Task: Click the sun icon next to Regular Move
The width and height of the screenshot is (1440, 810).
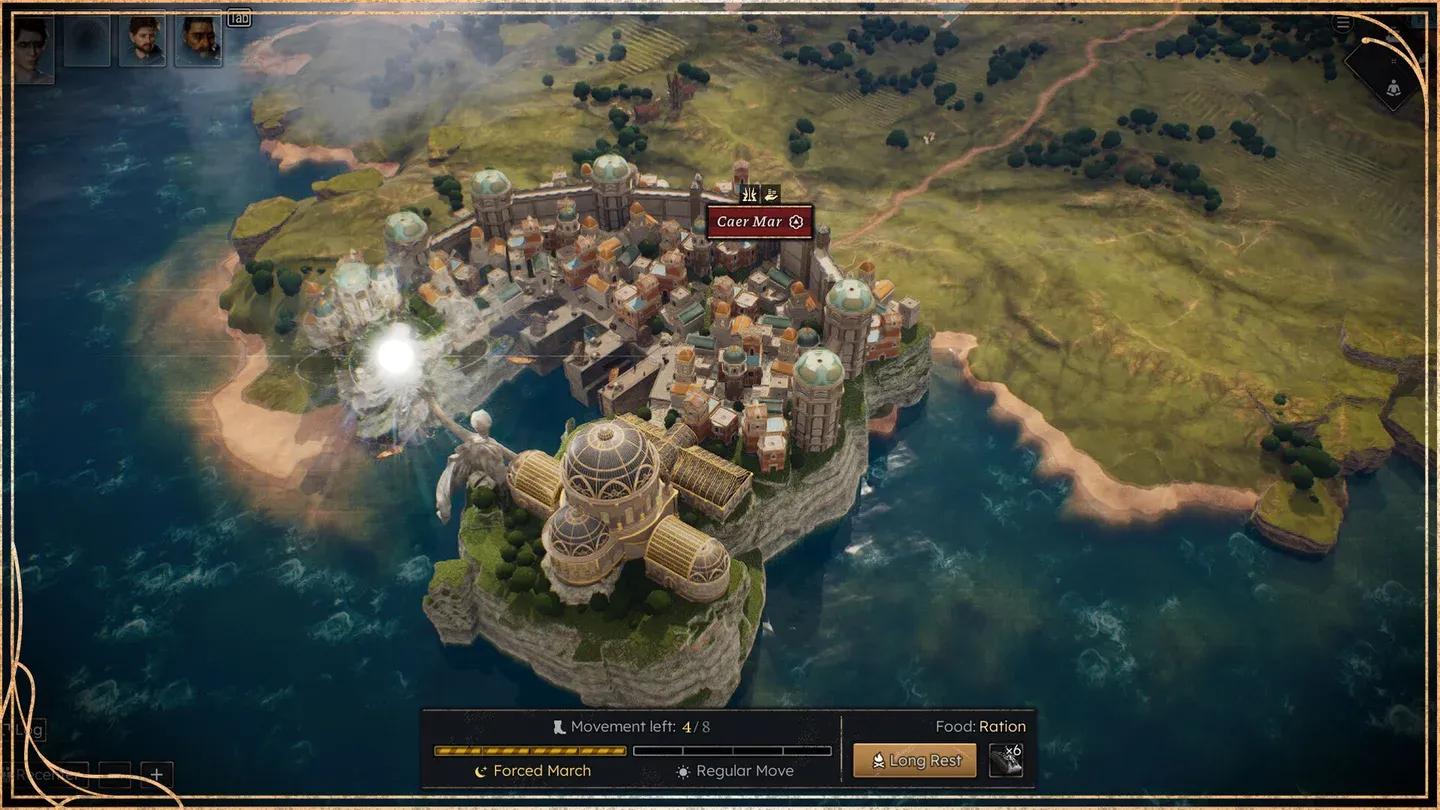Action: pos(684,771)
